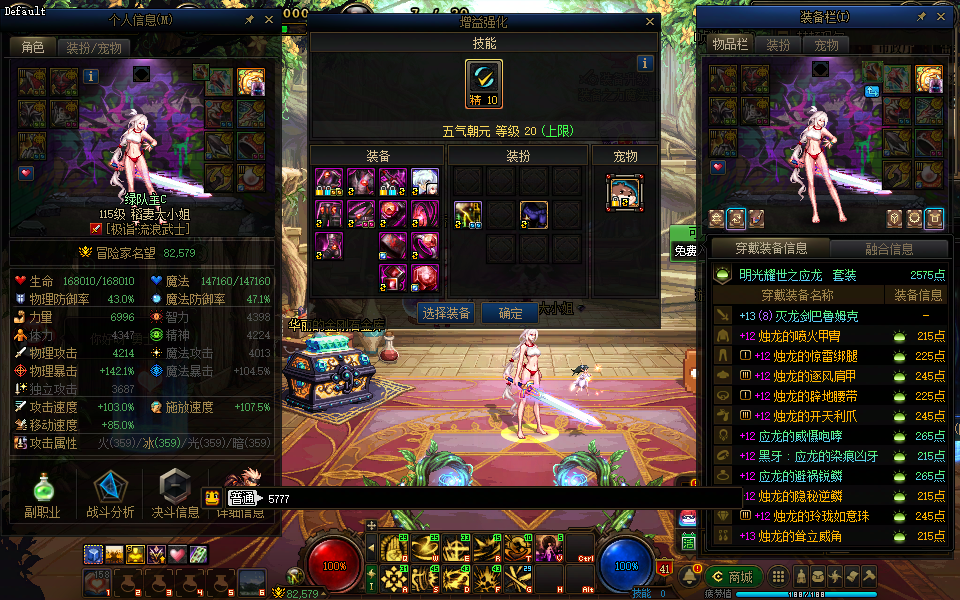Select the 烛龙的喷火甲胄 equipment row
Image resolution: width=960 pixels, height=600 pixels.
tap(812, 336)
